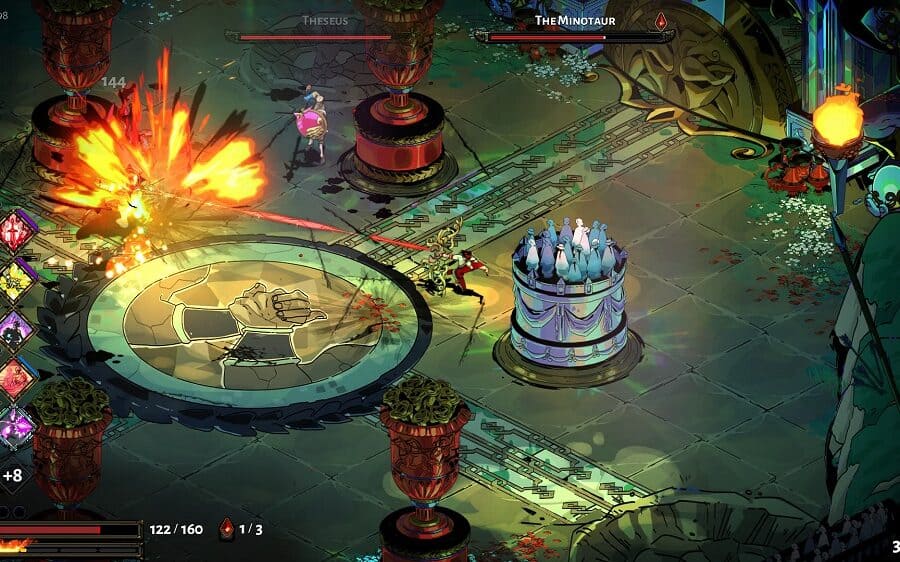The image size is (900, 562).
Task: Select the red sword boon icon
Action: 16,232
